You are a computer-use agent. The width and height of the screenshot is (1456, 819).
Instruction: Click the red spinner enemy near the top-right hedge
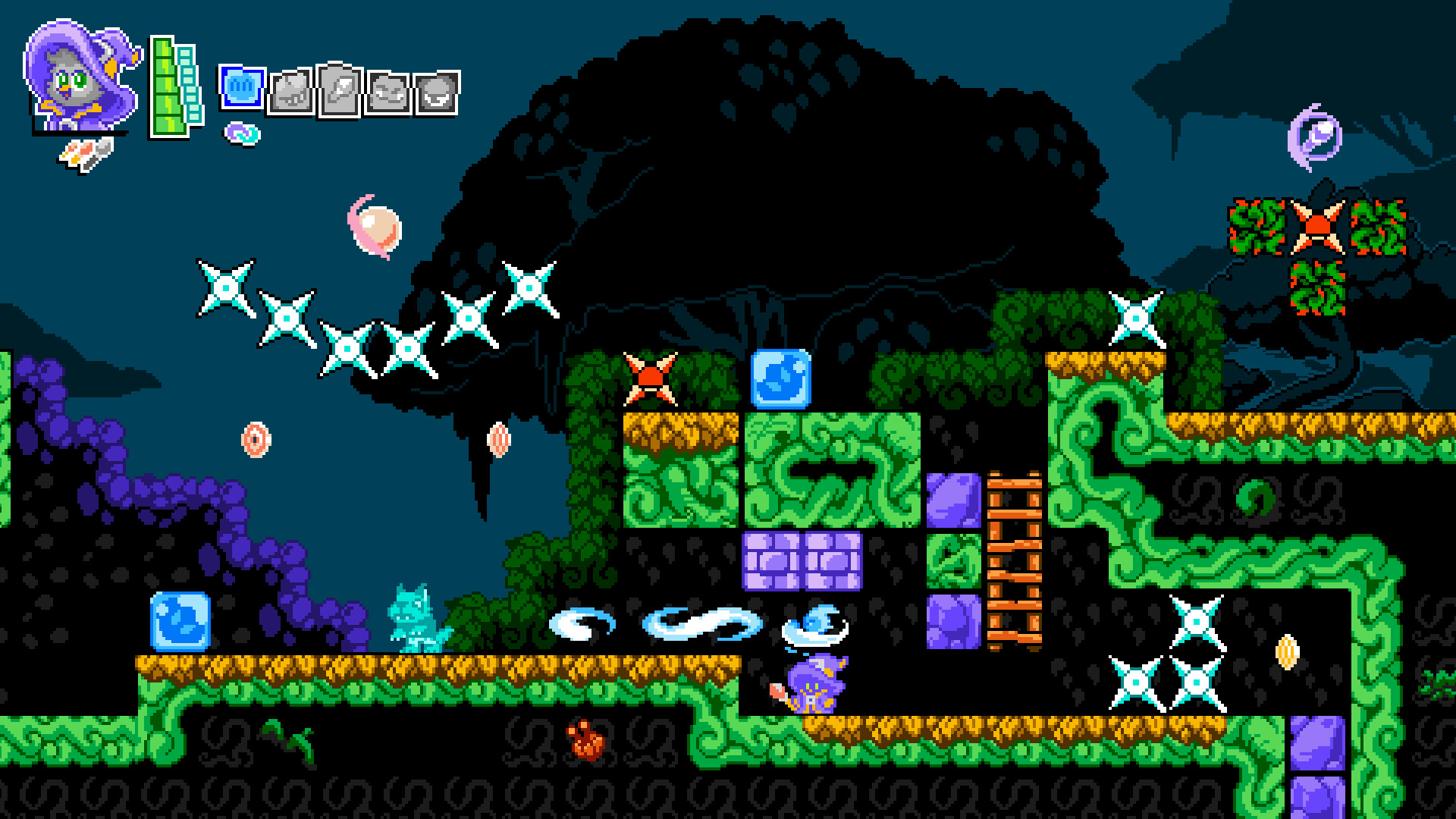click(x=1317, y=227)
